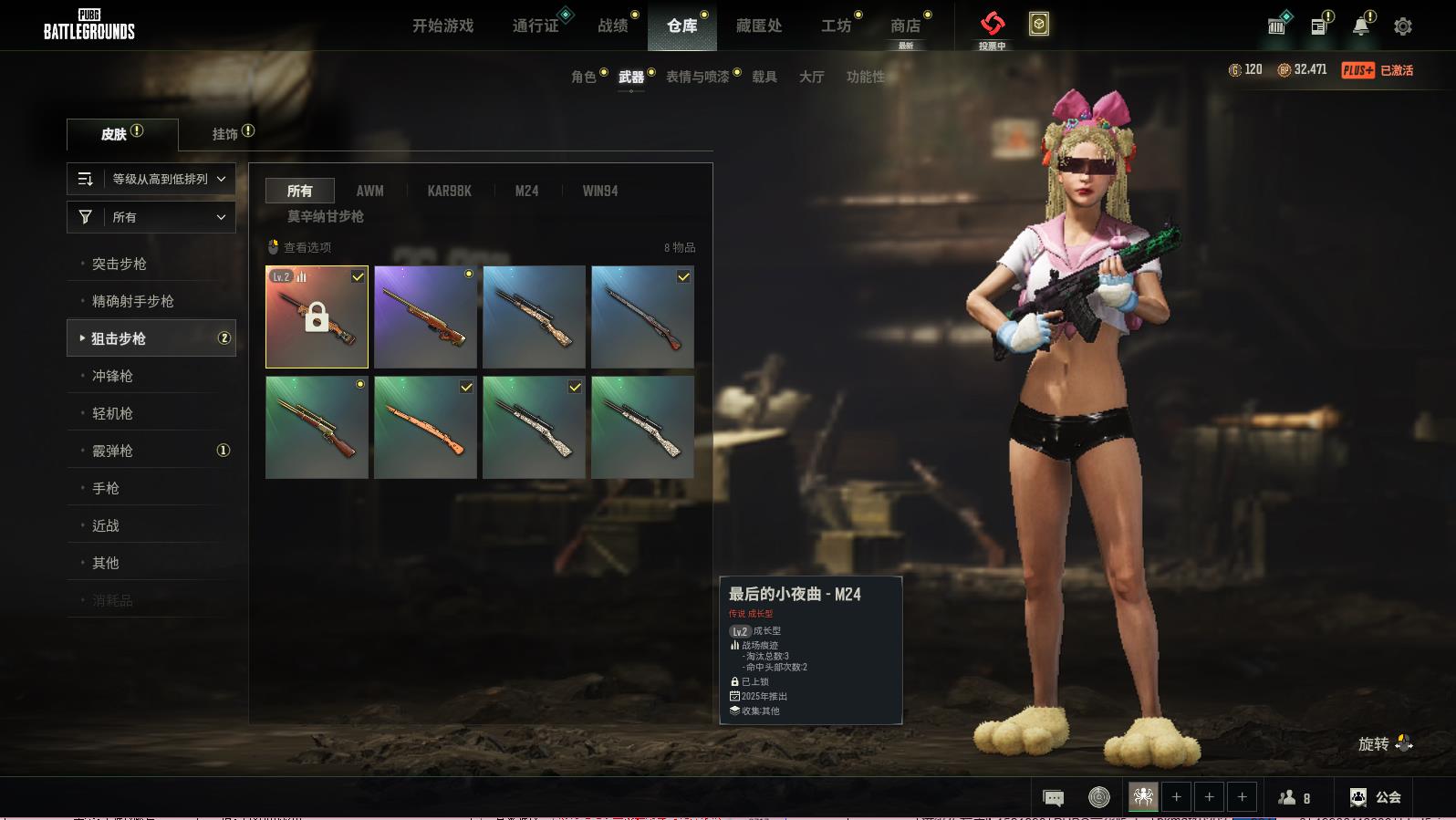Filter skins by KAR98K

coord(450,191)
